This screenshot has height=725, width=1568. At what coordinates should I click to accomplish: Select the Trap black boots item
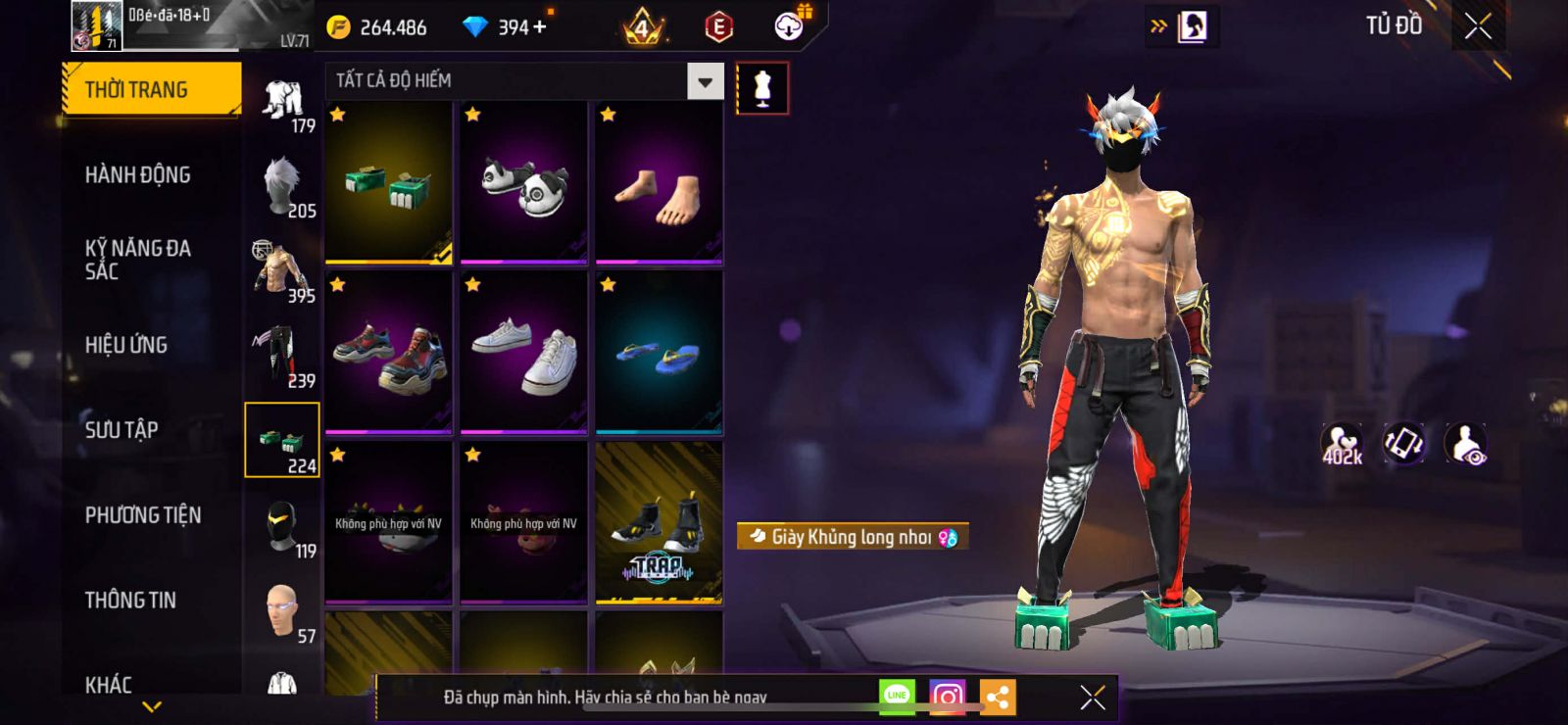pos(660,522)
